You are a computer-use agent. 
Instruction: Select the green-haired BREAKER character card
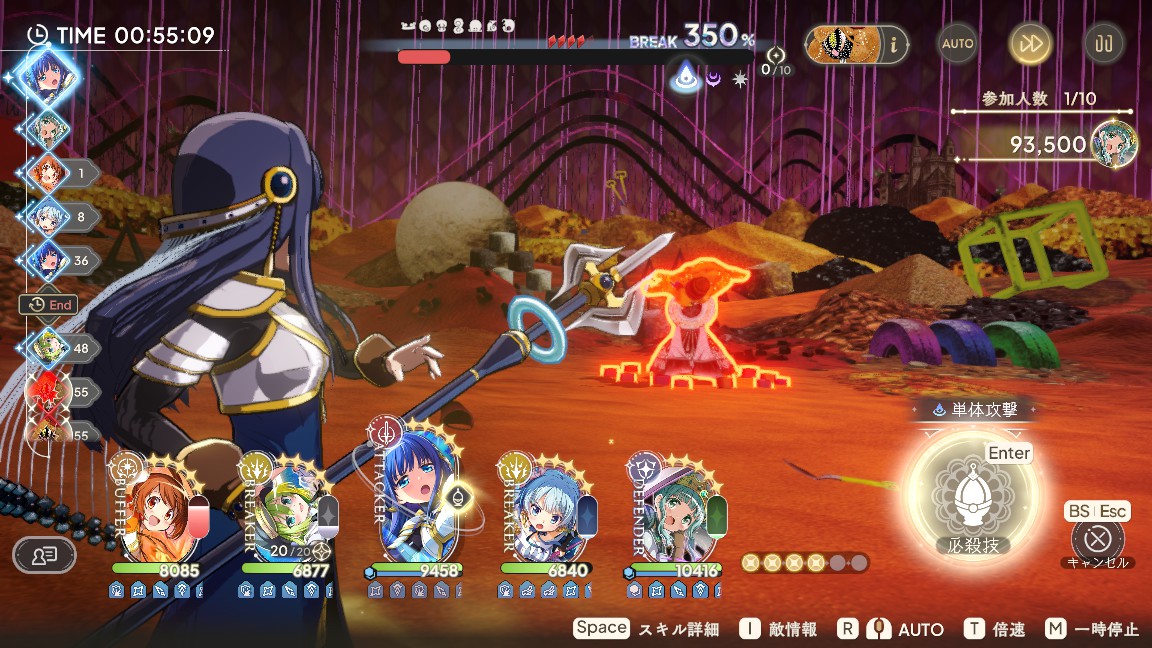point(285,510)
